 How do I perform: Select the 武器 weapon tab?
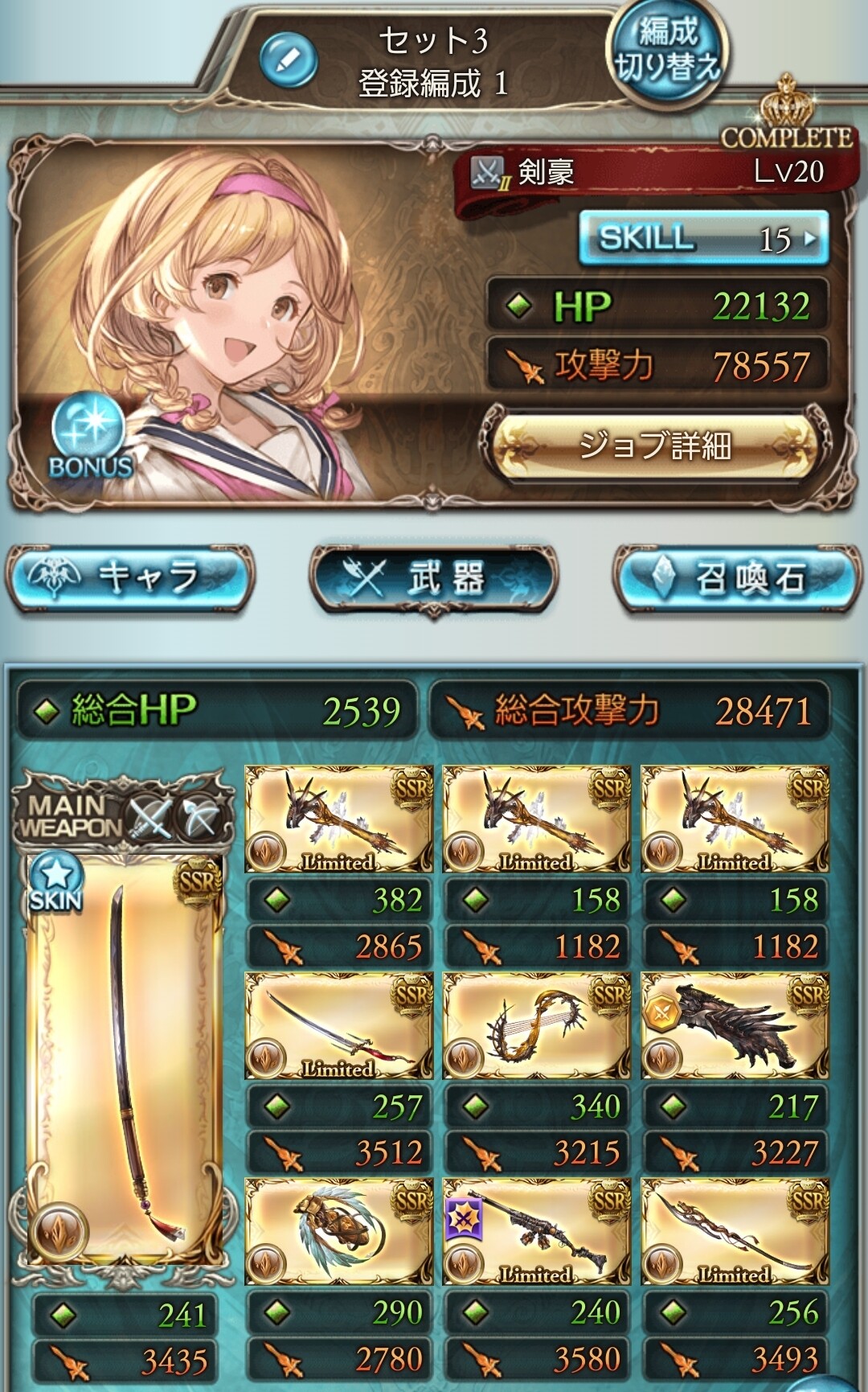[x=433, y=577]
